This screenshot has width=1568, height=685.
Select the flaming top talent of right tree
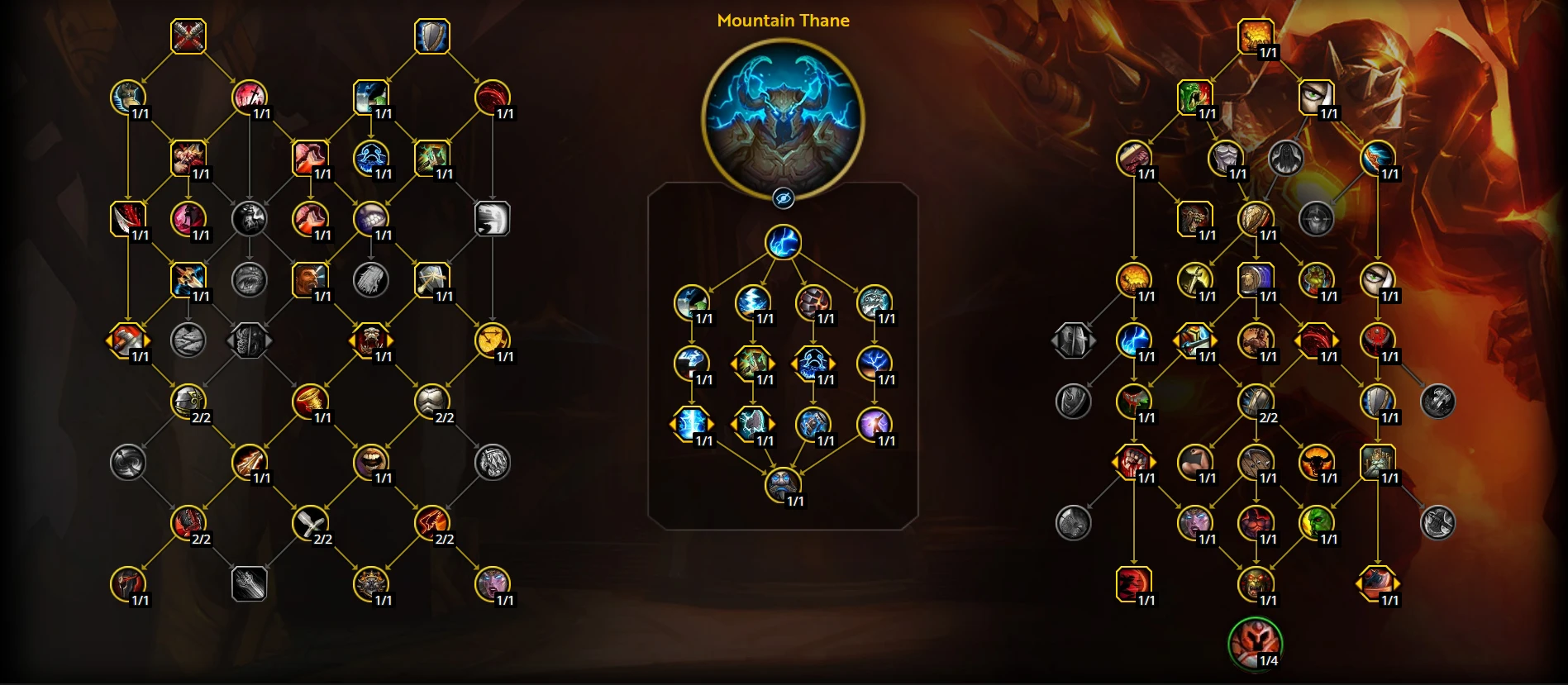click(1255, 36)
